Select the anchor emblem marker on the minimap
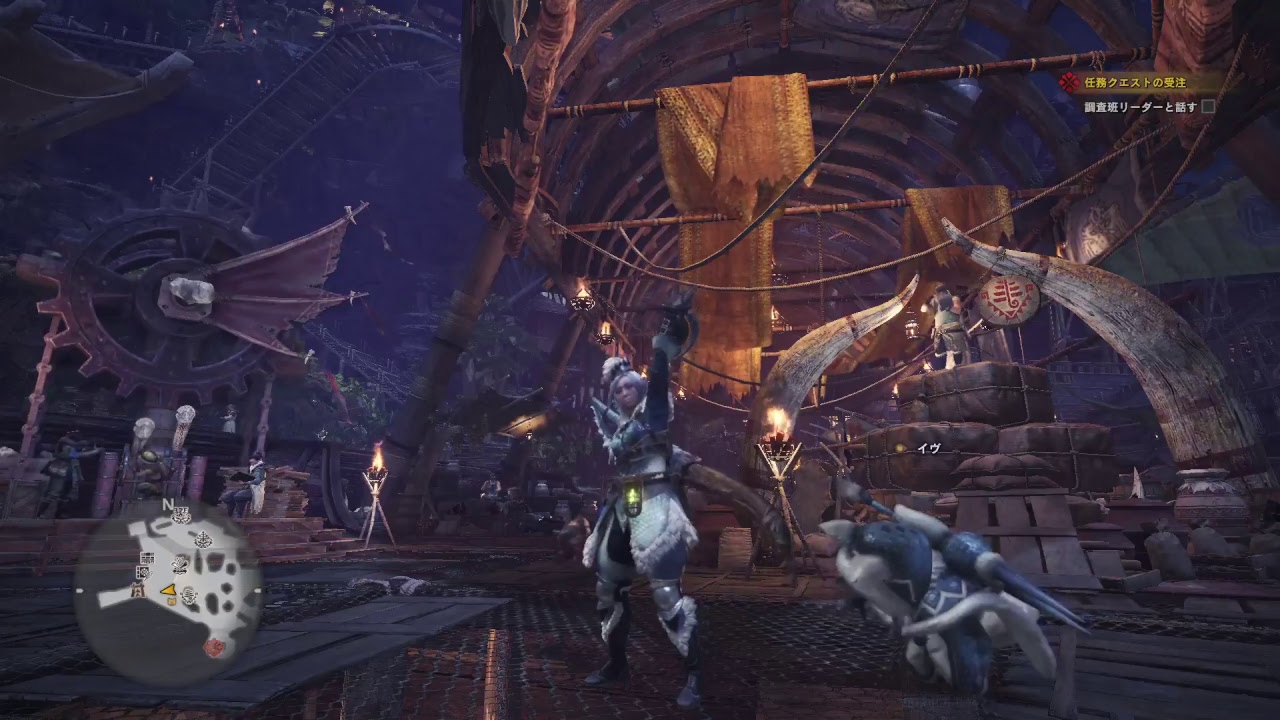1280x720 pixels. [203, 539]
